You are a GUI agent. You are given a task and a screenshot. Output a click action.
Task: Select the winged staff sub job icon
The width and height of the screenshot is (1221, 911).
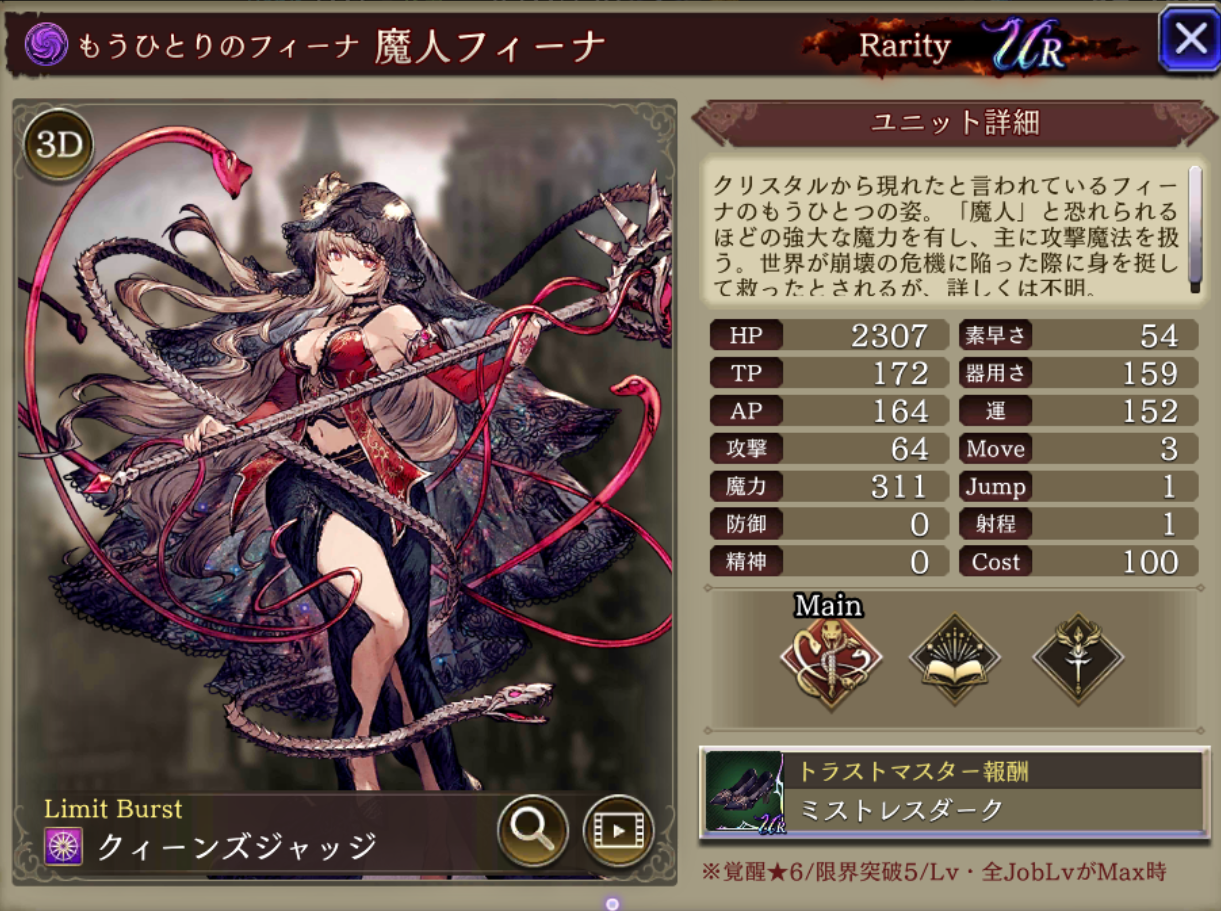1078,661
